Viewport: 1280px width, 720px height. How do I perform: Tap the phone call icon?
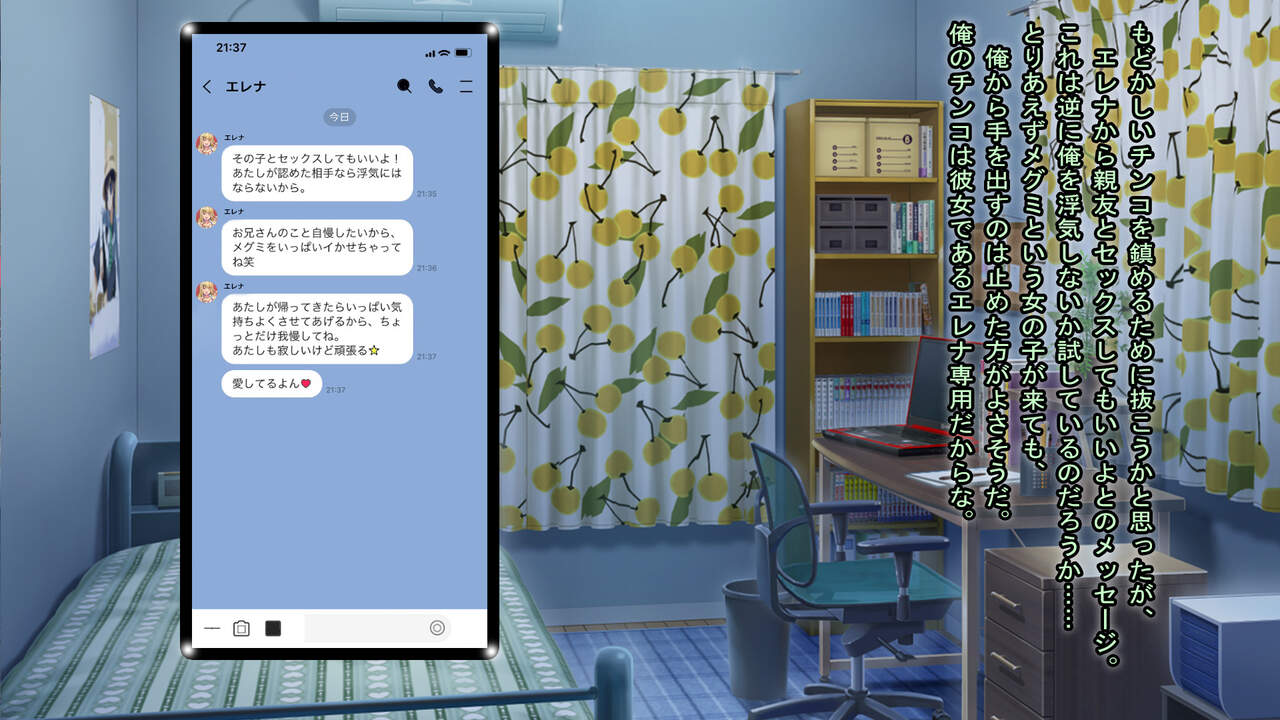pos(436,87)
